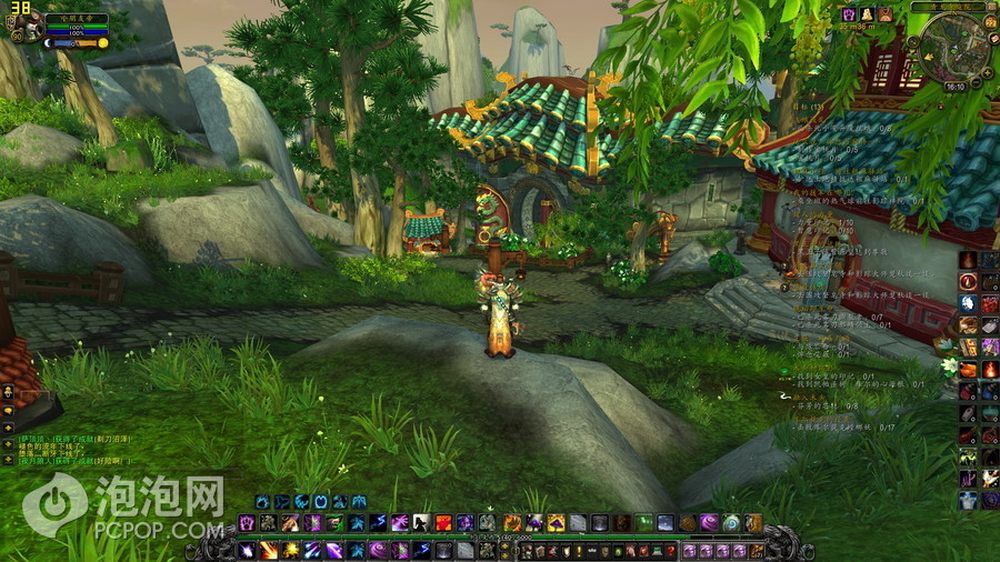Screen dimensions: 1000x562
Task: Click the minimap clock showing 16:10
Action: click(x=955, y=87)
